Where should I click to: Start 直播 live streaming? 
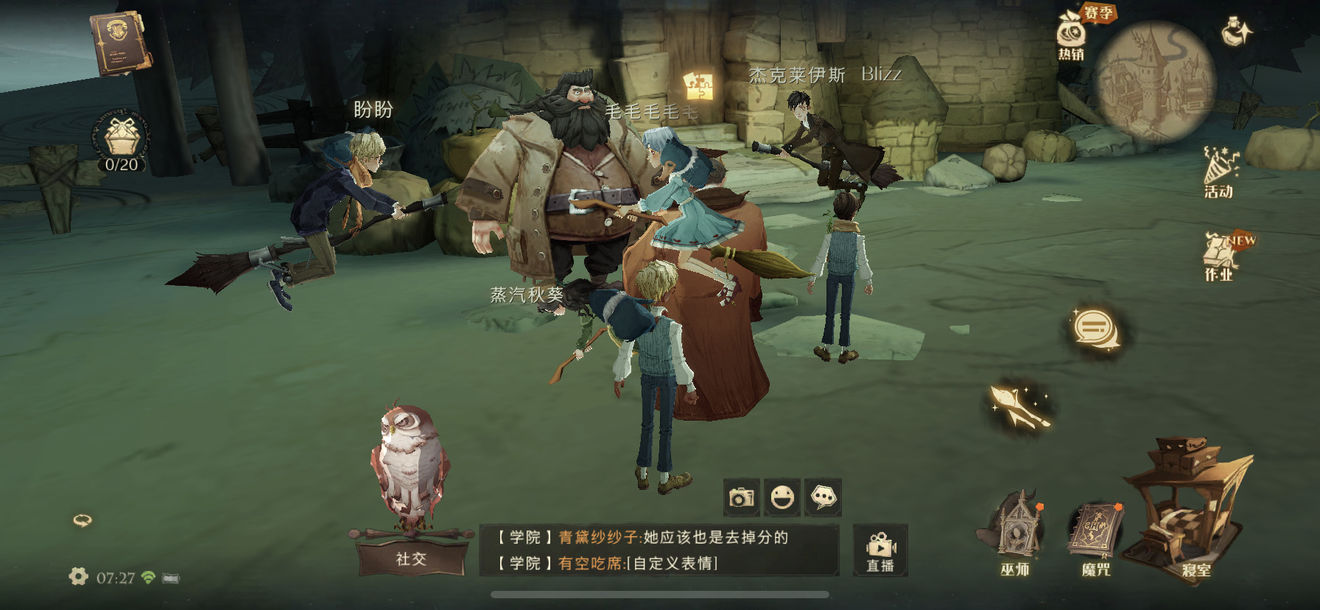(x=880, y=549)
